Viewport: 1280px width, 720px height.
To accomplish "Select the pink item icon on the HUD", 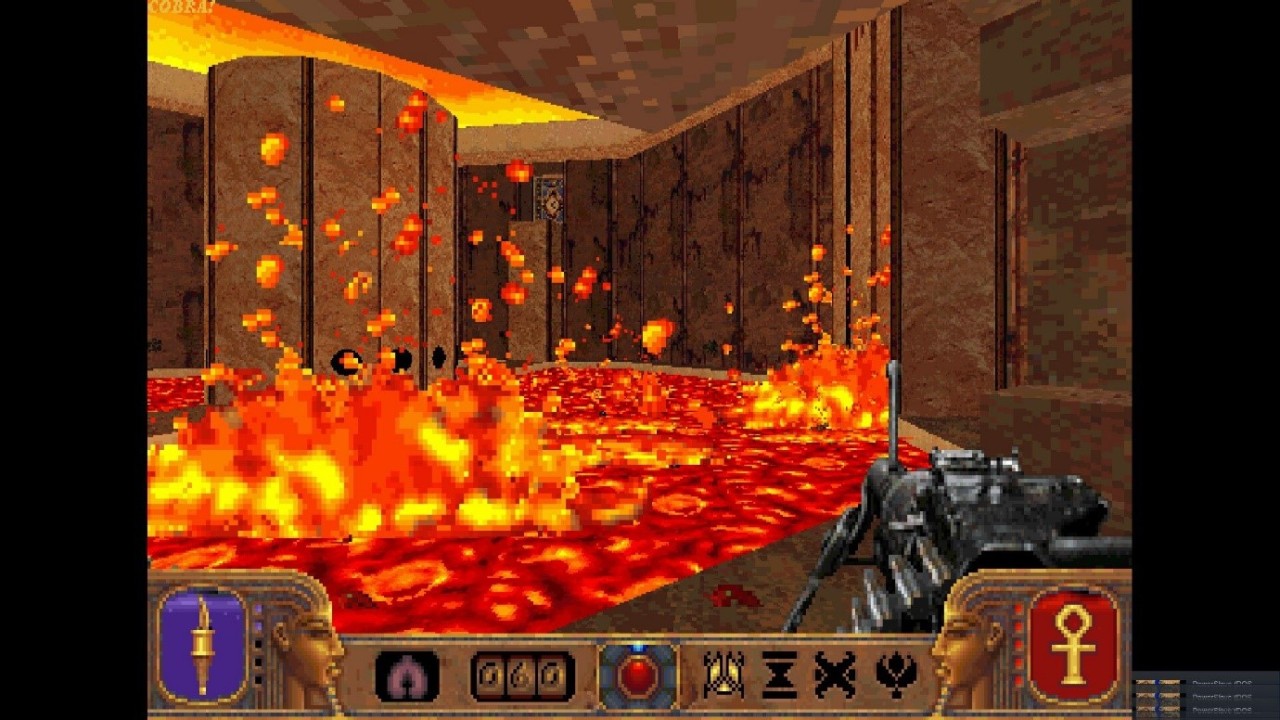I will pyautogui.click(x=407, y=676).
